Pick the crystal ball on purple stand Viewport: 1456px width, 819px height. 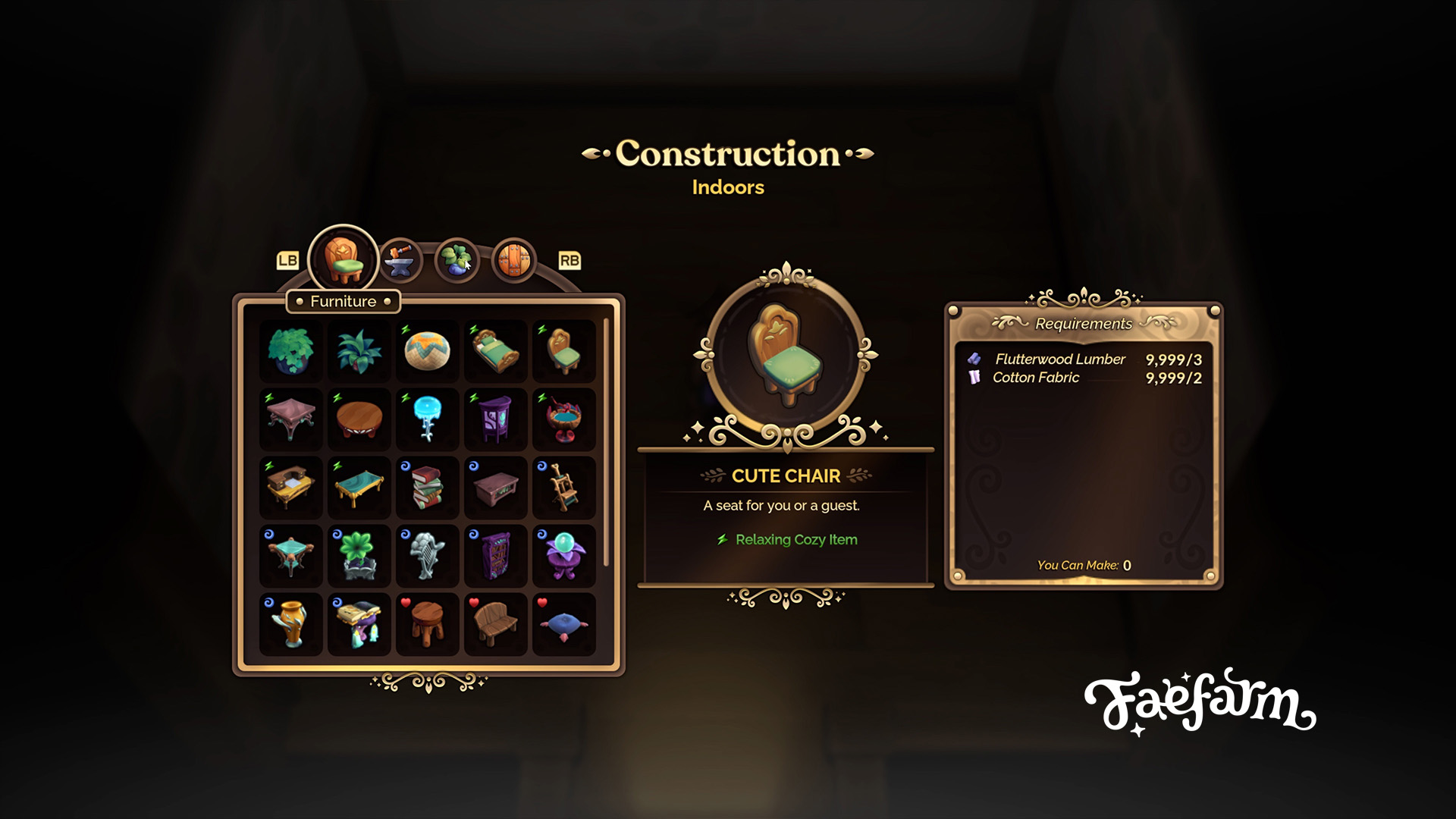point(563,555)
